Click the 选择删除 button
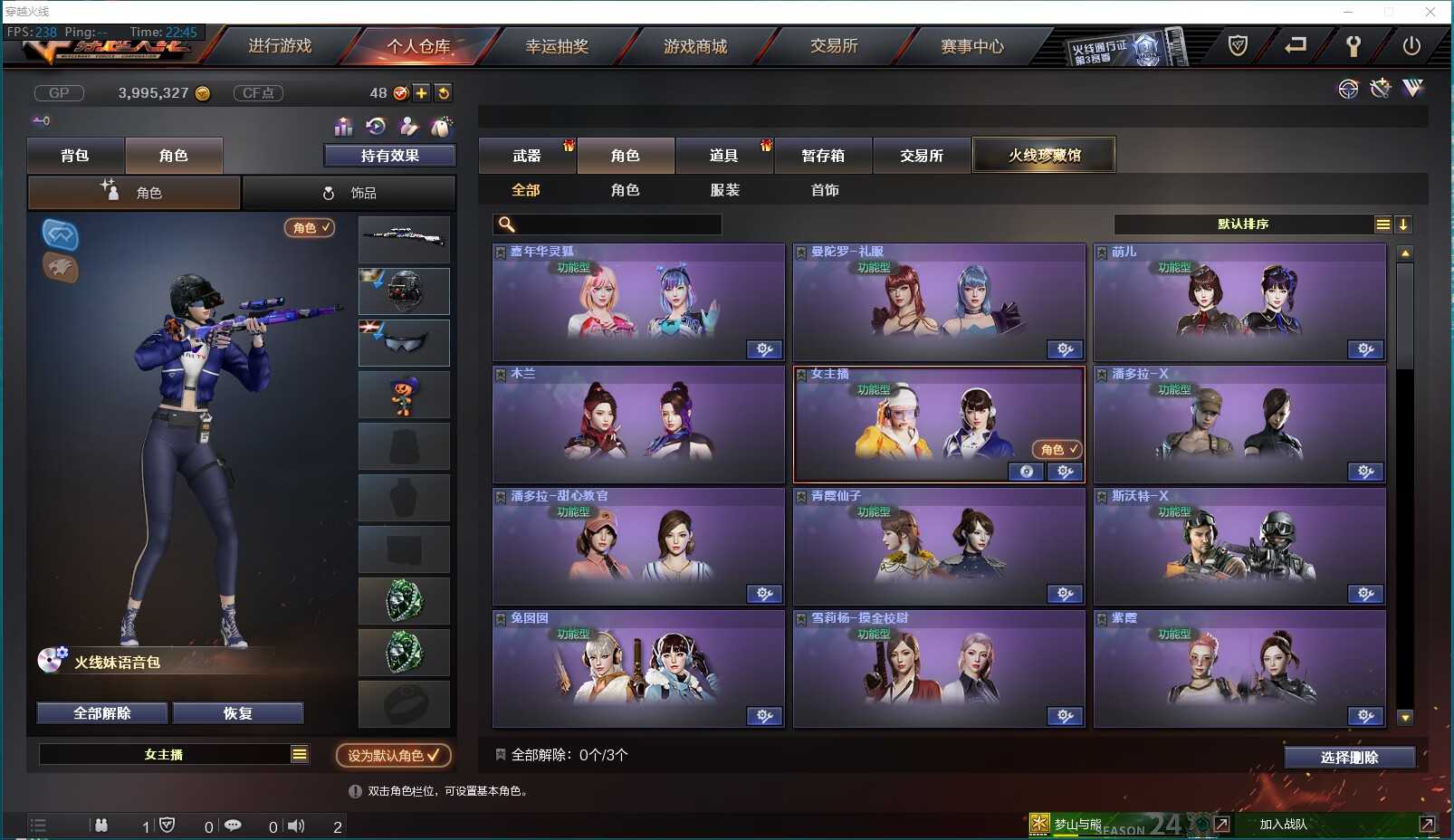 (x=1348, y=757)
